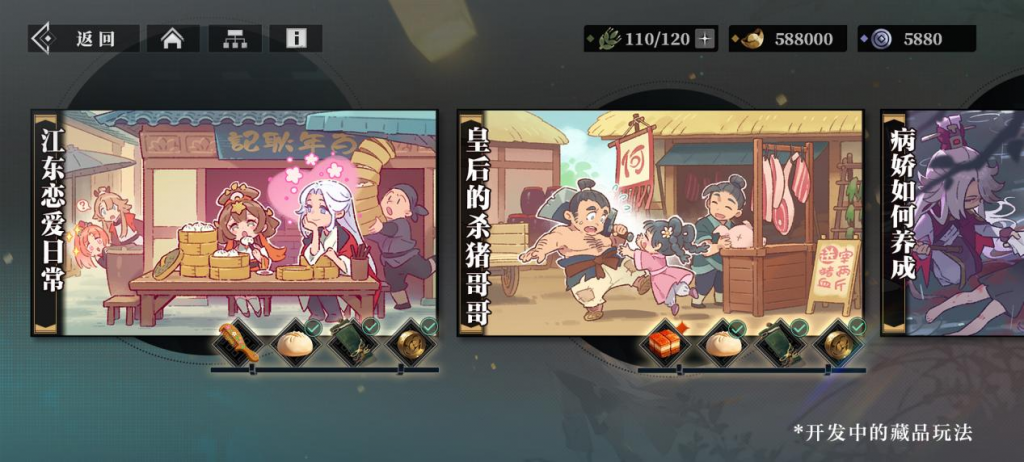
Task: Select the green book reward under 皇后的杀猪哥哥
Action: tap(780, 343)
